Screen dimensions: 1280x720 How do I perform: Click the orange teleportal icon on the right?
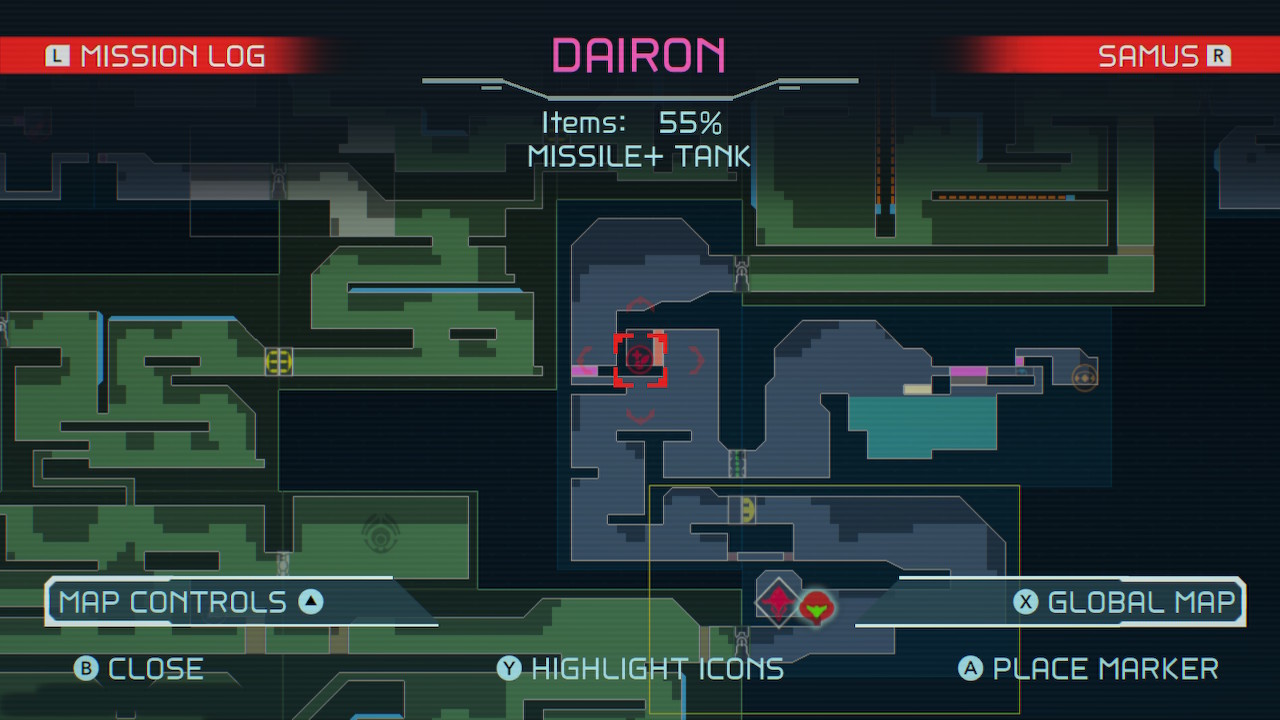coord(1082,377)
